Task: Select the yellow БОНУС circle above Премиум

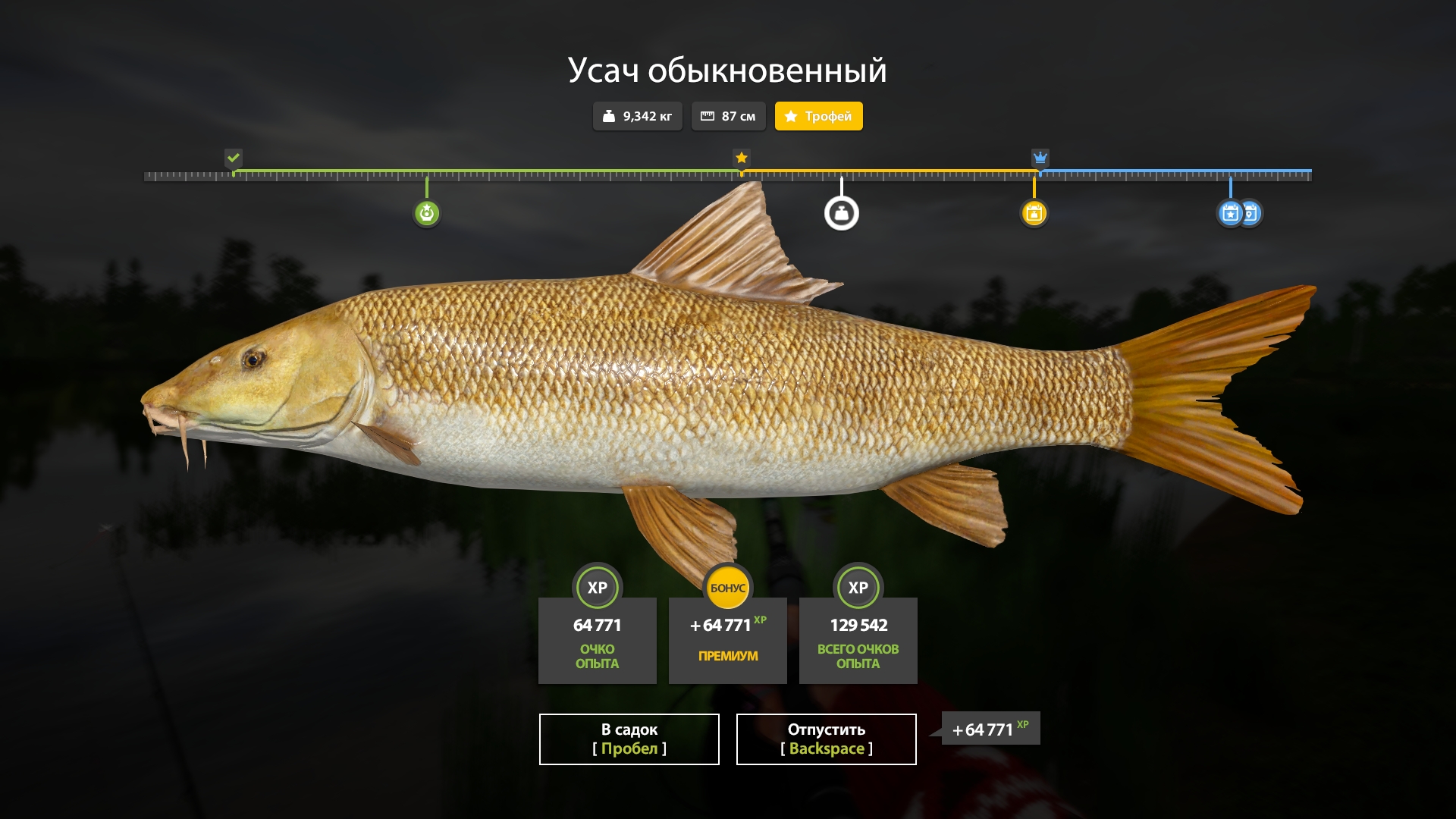Action: click(727, 588)
